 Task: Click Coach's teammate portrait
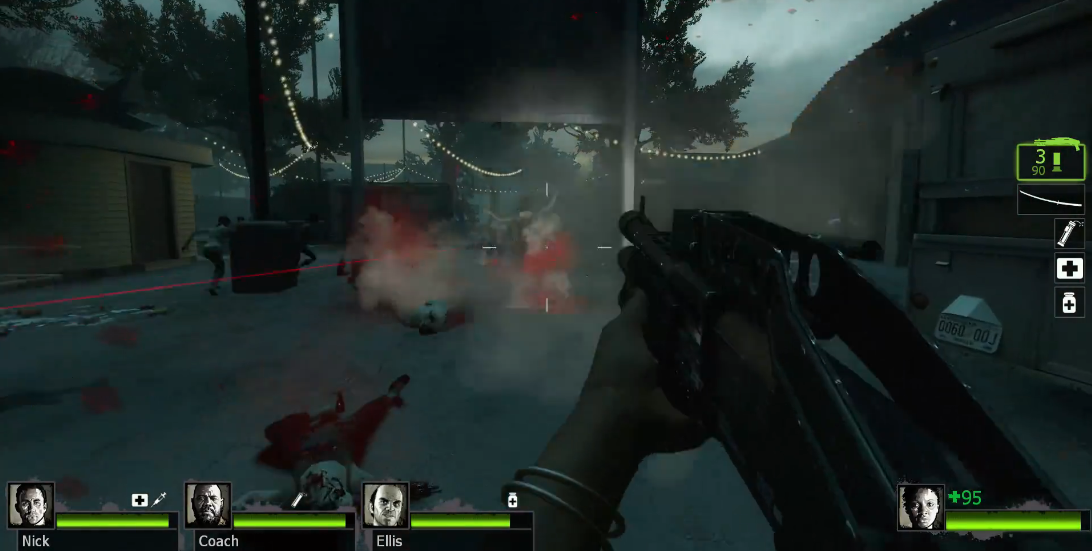208,505
